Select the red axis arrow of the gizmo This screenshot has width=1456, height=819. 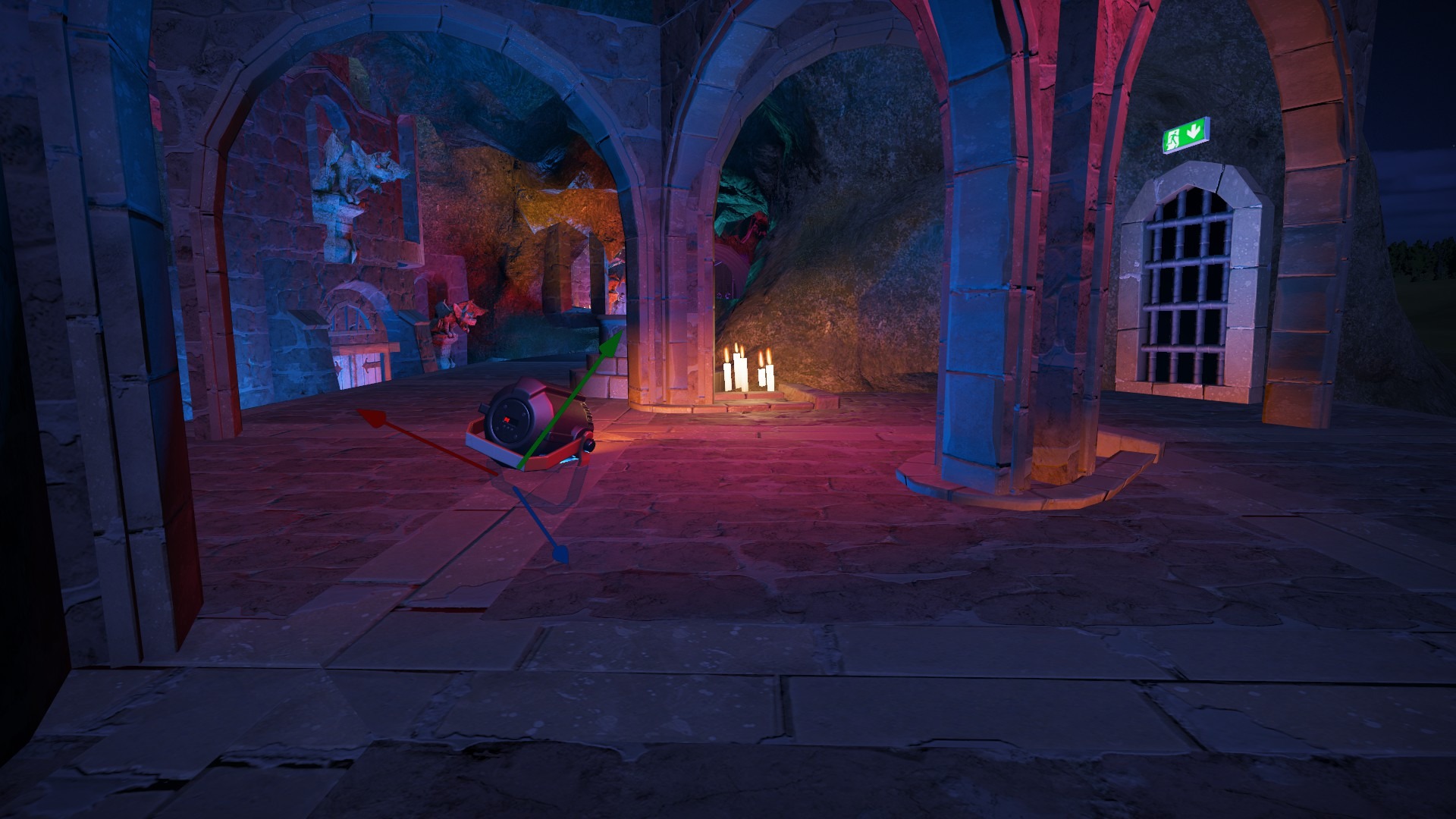(x=369, y=416)
